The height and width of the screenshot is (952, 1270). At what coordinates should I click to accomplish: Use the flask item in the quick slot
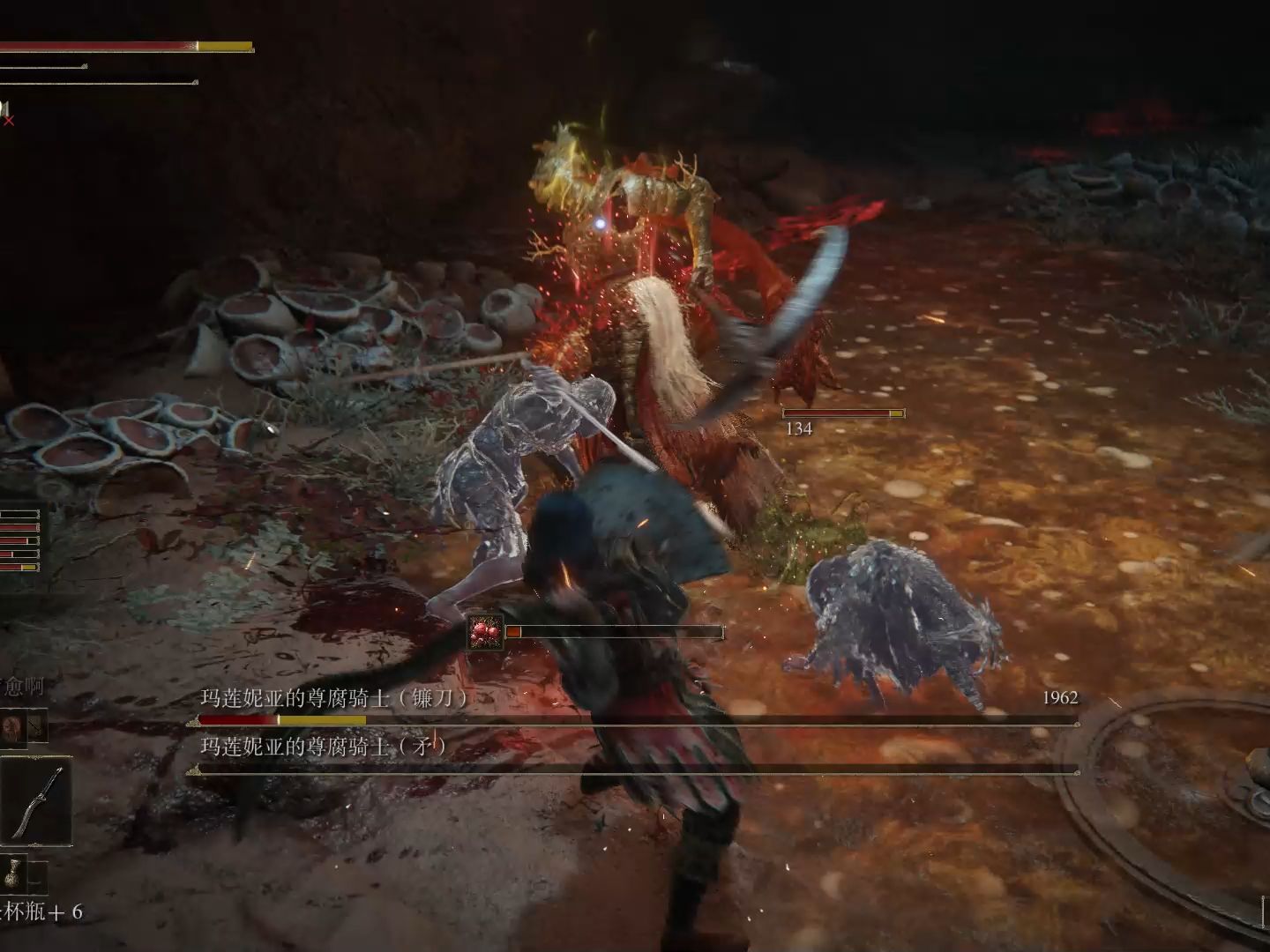[12, 873]
